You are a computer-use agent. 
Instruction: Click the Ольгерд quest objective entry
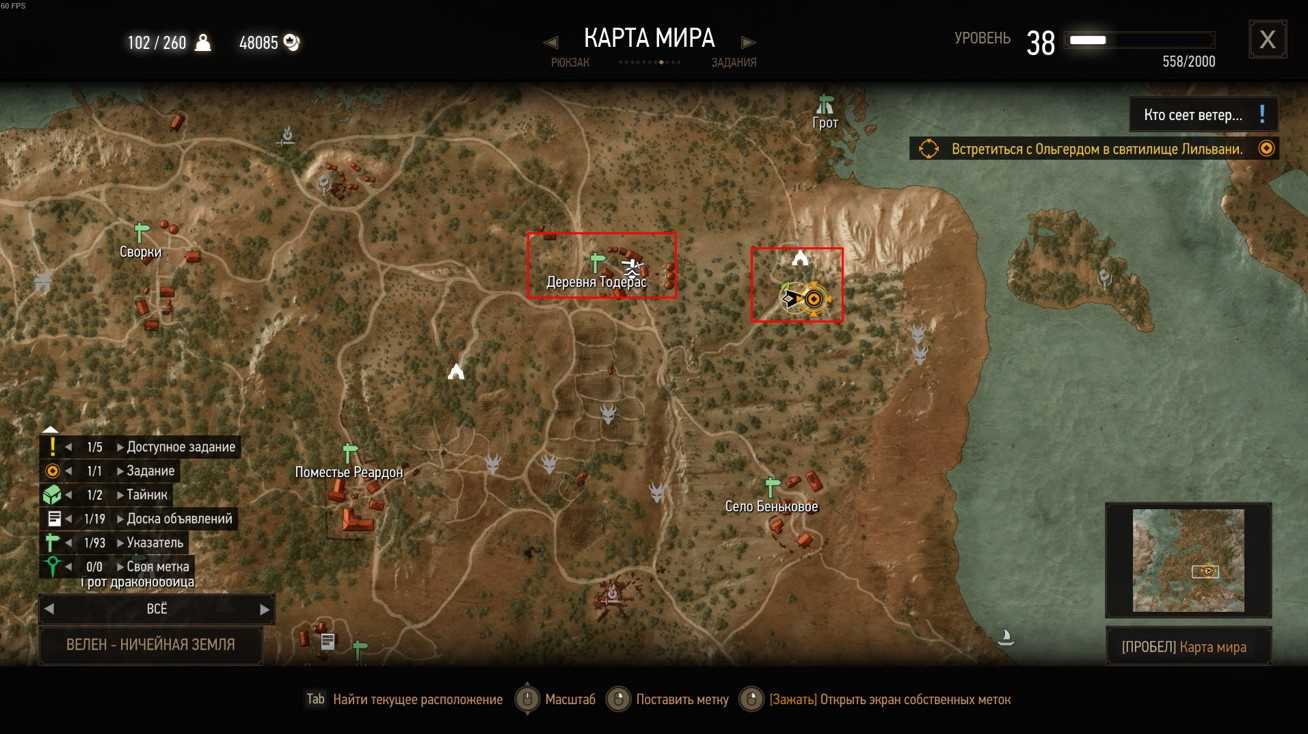click(x=1094, y=149)
